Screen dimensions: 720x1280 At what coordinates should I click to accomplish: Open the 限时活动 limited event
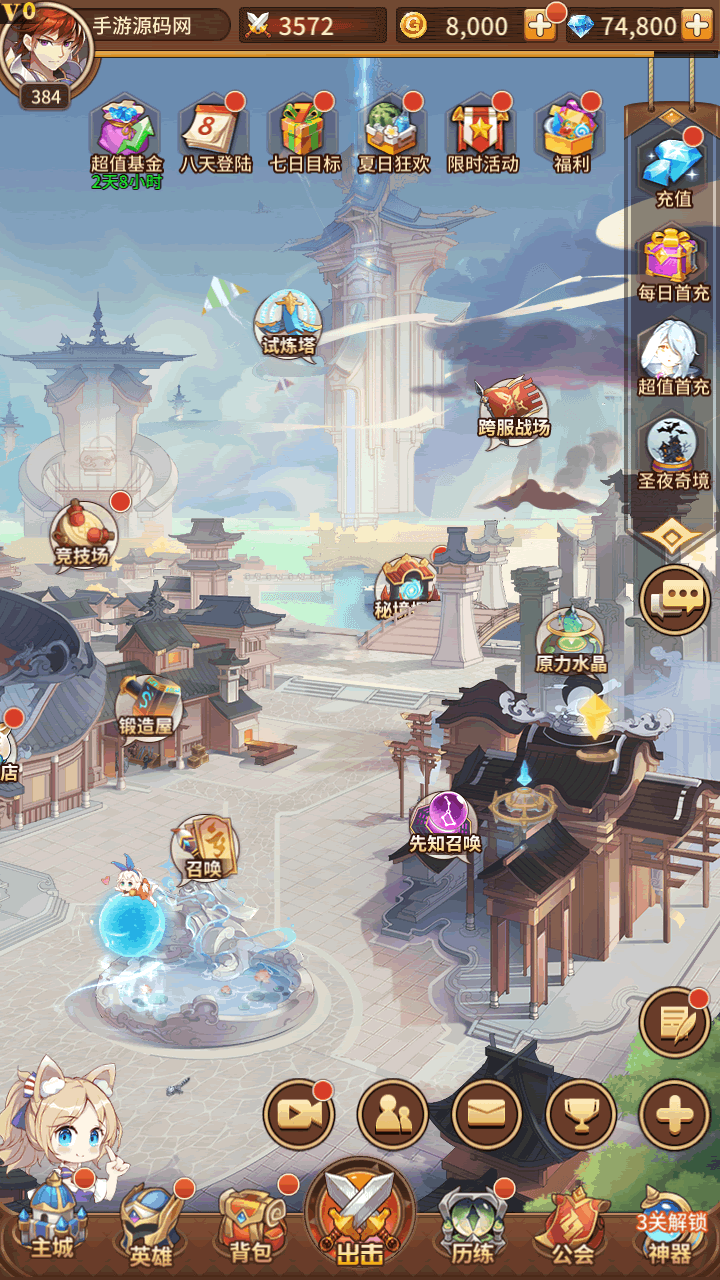click(482, 132)
